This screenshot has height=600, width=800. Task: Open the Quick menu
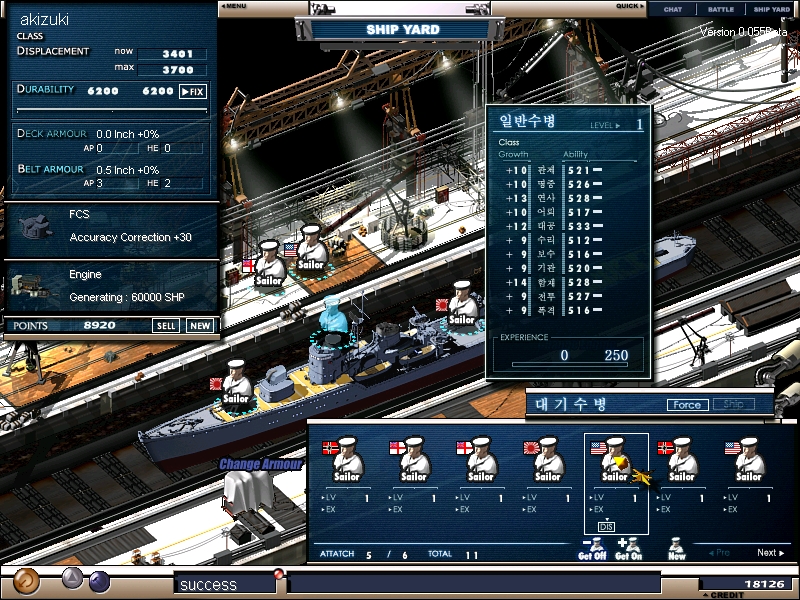pyautogui.click(x=630, y=6)
